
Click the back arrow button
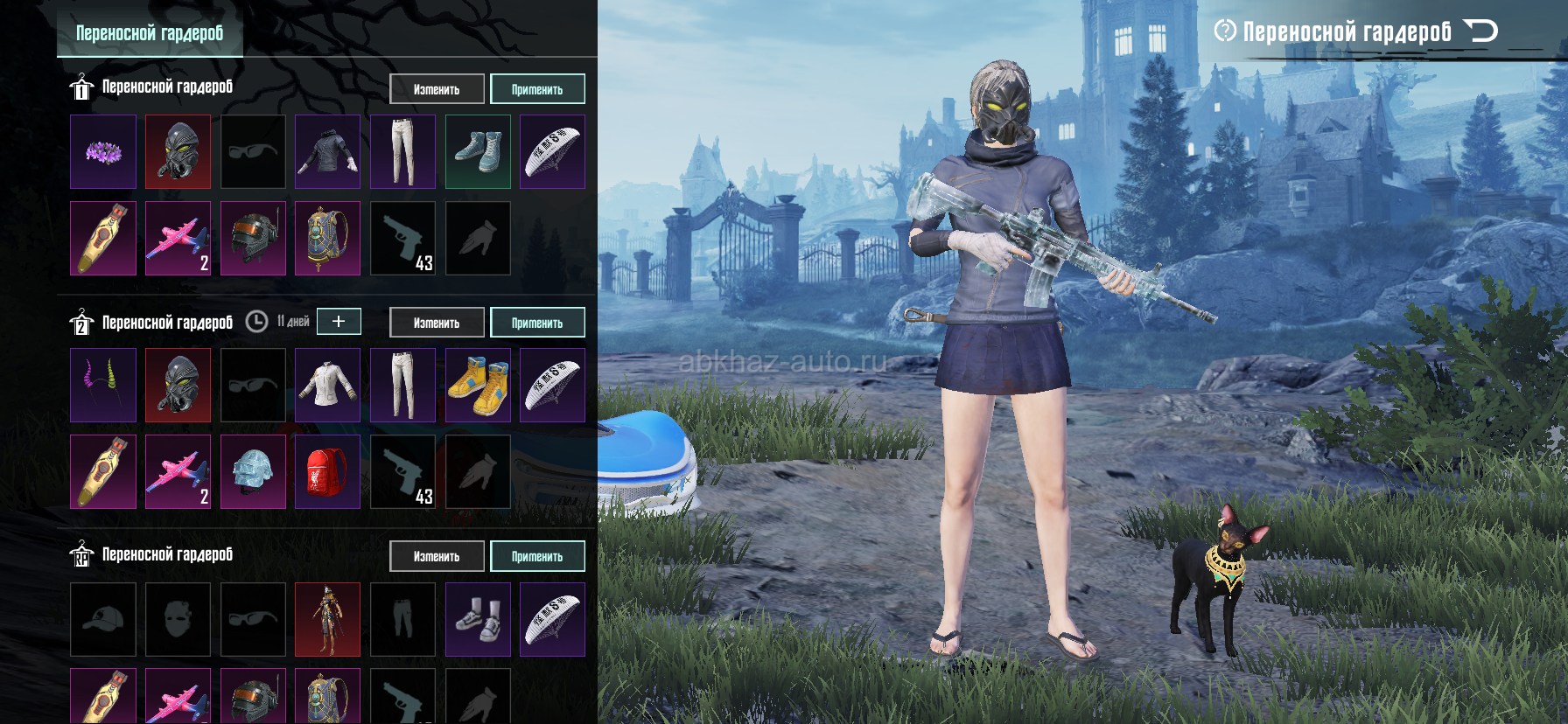coord(1481,32)
